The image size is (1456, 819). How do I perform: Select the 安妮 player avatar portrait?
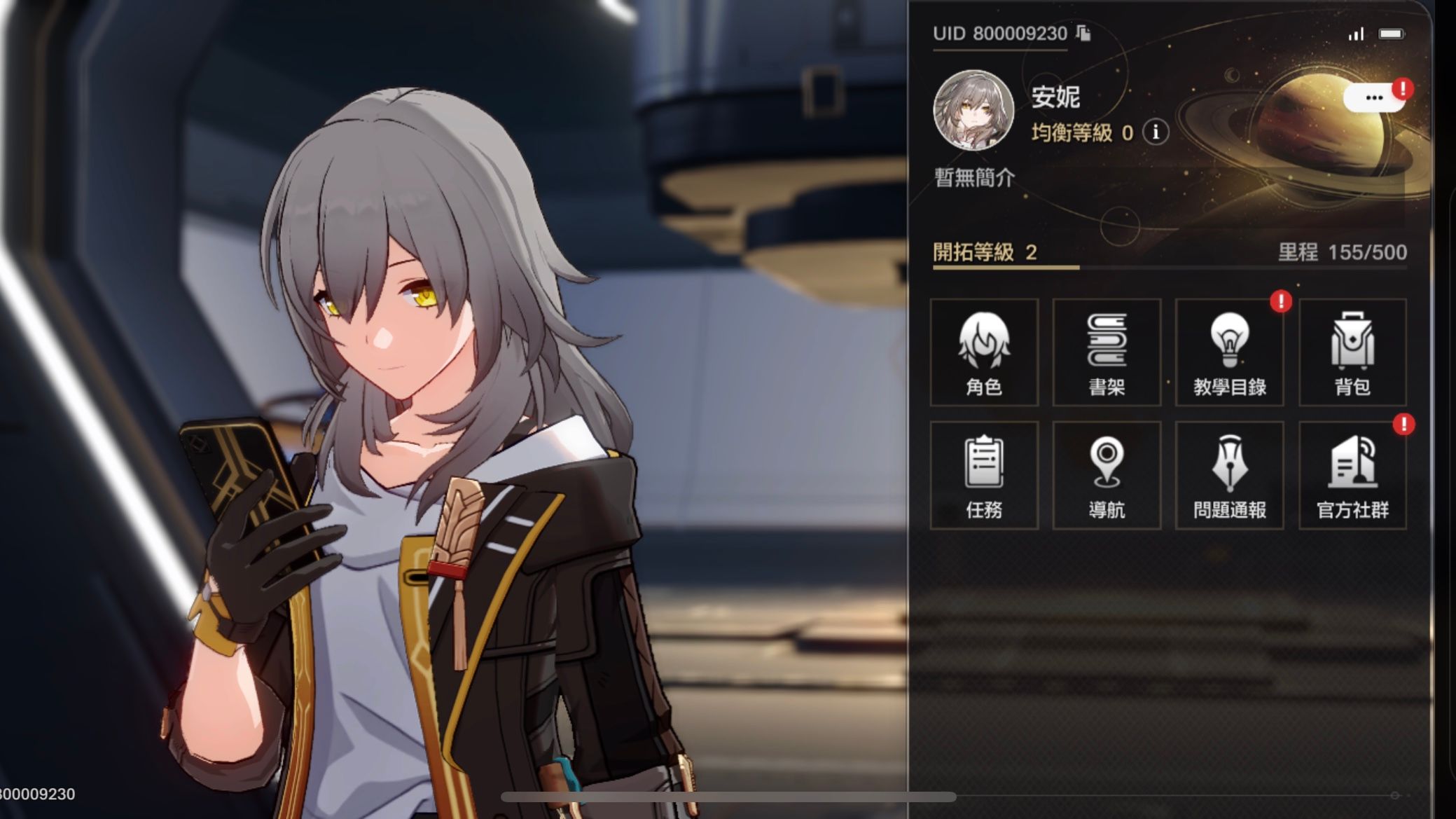click(x=974, y=112)
